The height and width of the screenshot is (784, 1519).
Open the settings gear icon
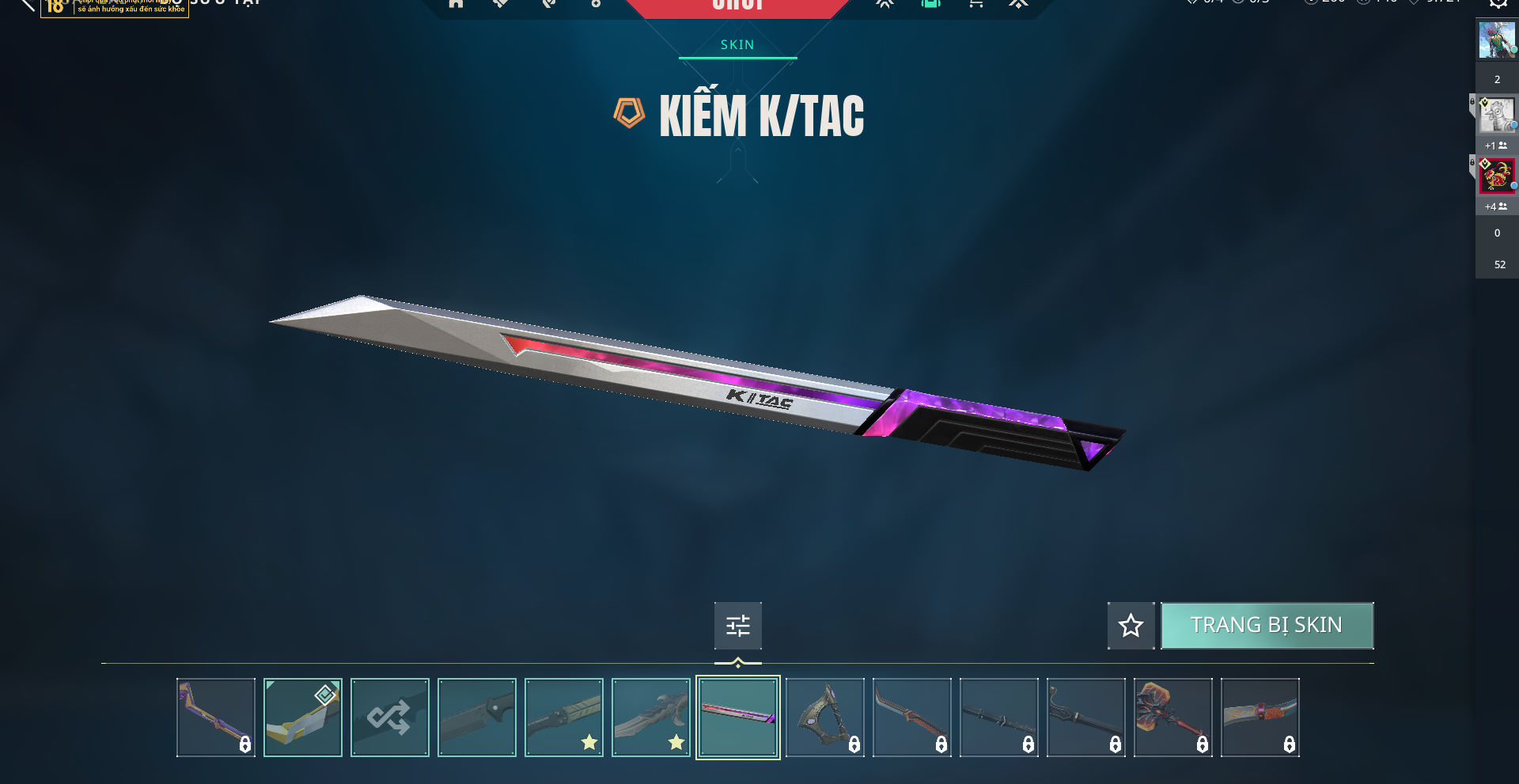1498,3
